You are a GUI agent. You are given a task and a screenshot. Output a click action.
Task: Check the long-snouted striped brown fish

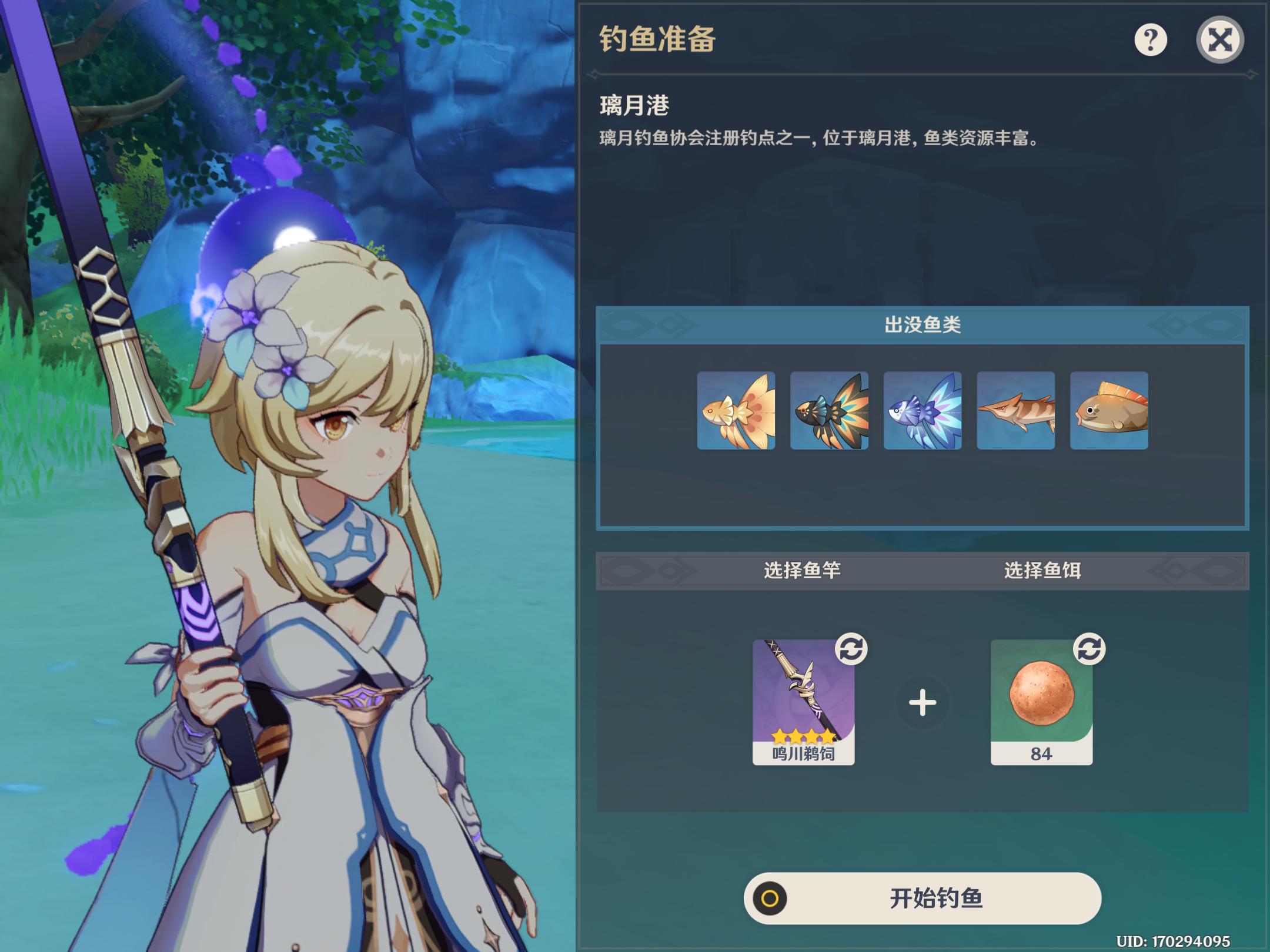[1015, 411]
